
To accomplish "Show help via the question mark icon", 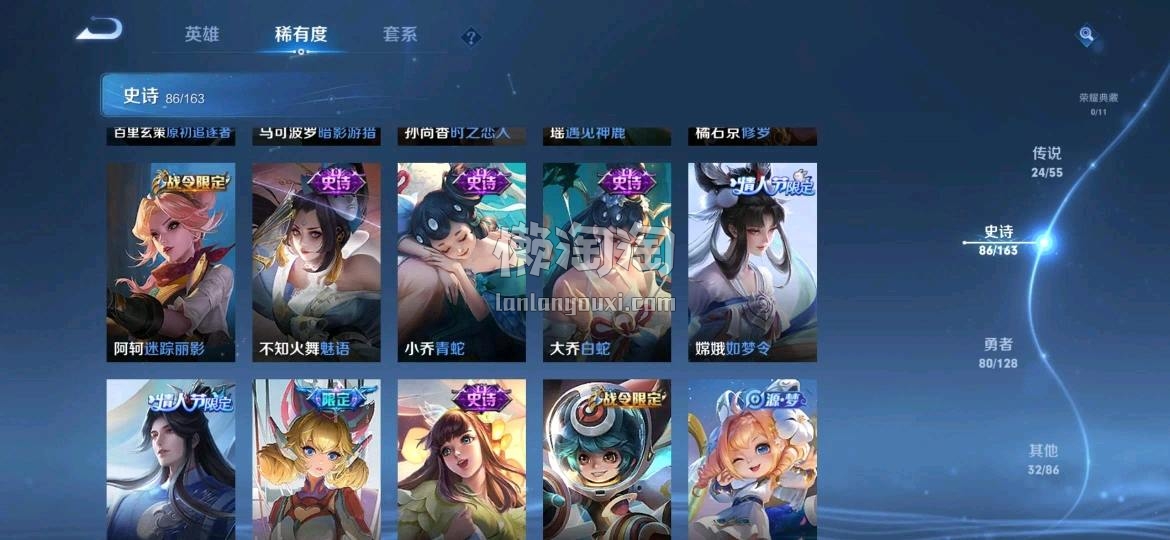I will pyautogui.click(x=472, y=38).
